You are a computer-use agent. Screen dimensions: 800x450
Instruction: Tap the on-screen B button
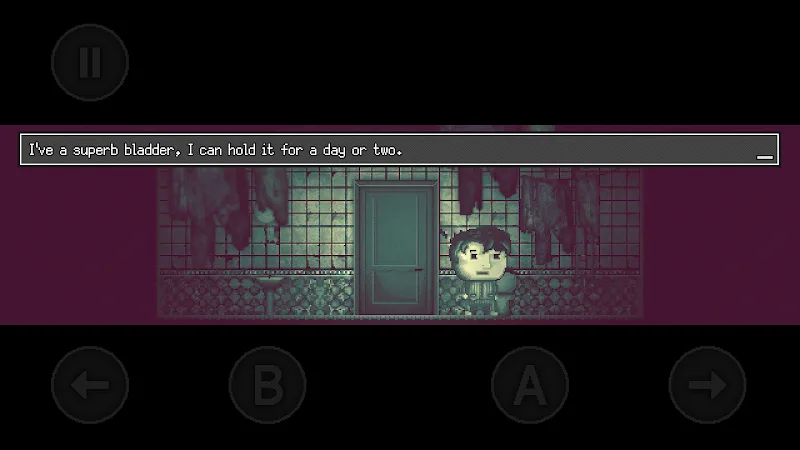267,385
